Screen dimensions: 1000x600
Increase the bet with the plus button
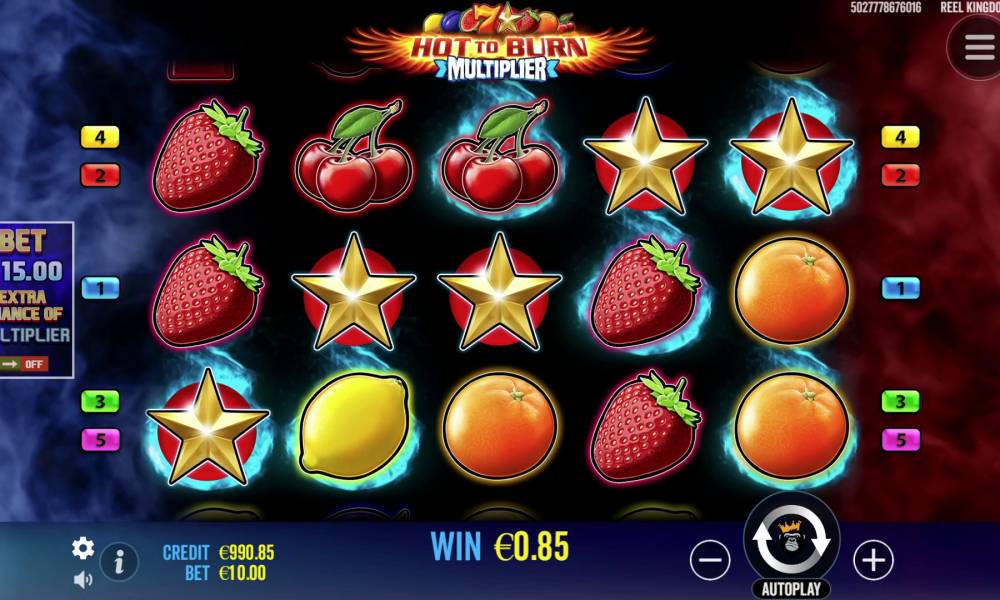873,560
